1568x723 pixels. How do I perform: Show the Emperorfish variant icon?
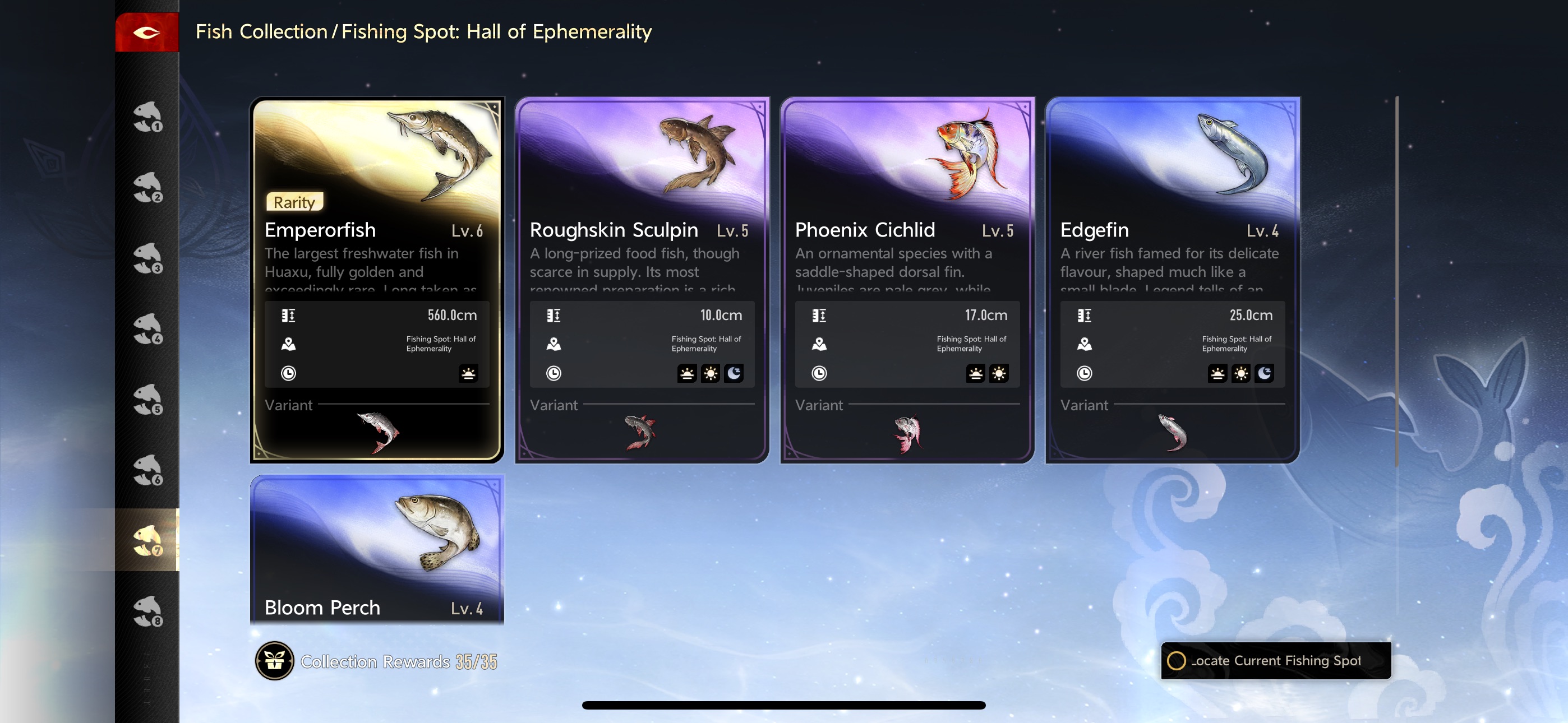(x=378, y=433)
